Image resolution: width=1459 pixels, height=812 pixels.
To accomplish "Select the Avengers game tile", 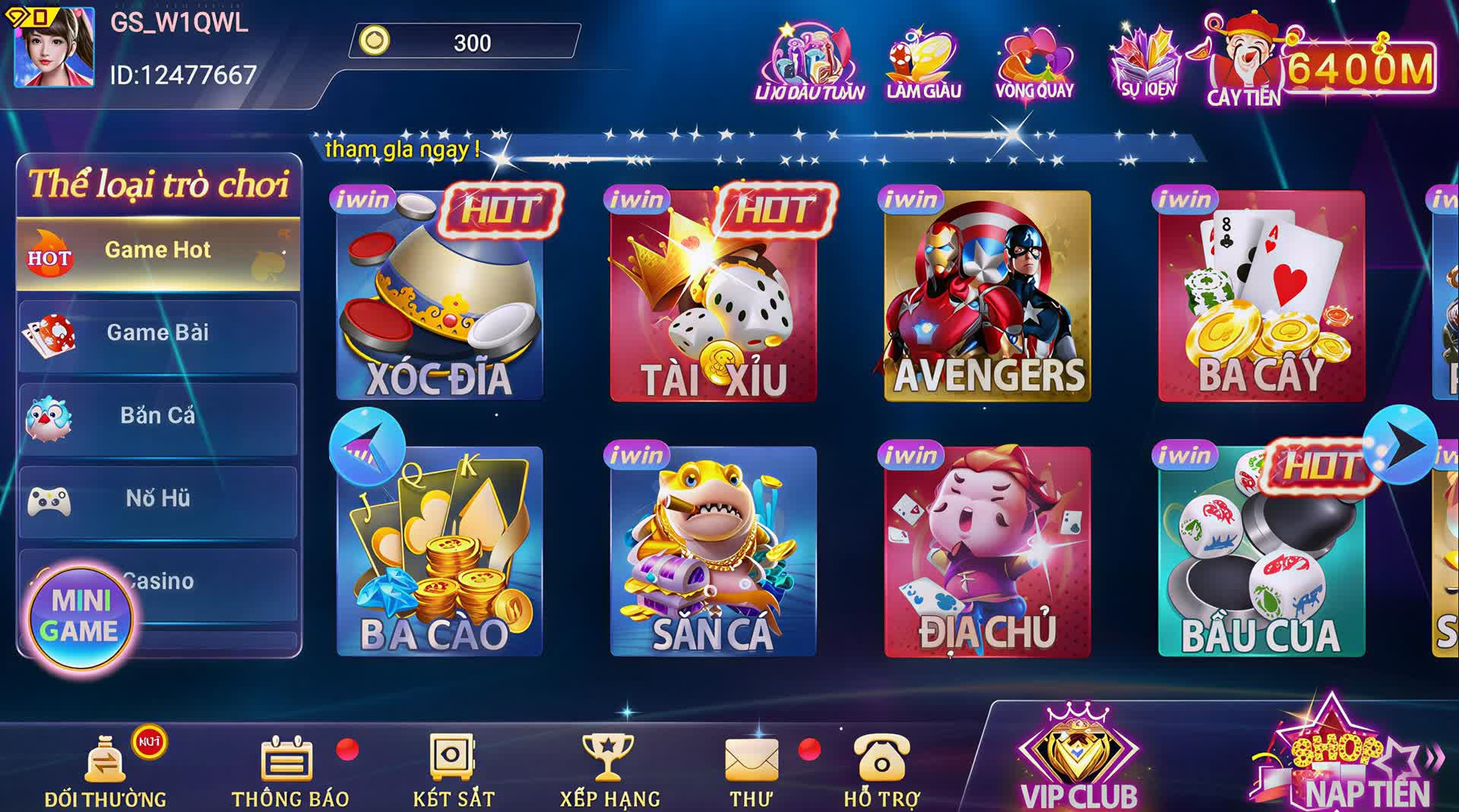I will click(x=987, y=296).
